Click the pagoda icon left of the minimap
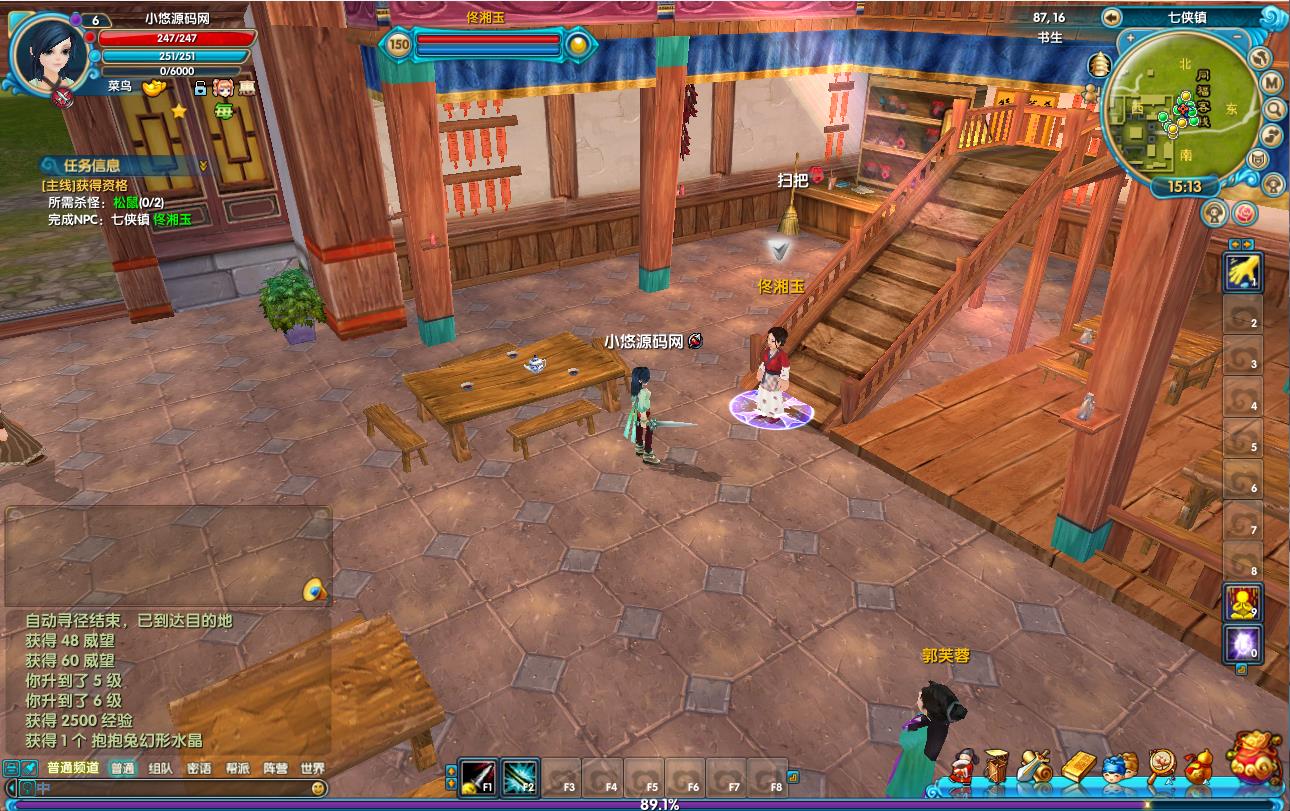 click(x=1101, y=64)
